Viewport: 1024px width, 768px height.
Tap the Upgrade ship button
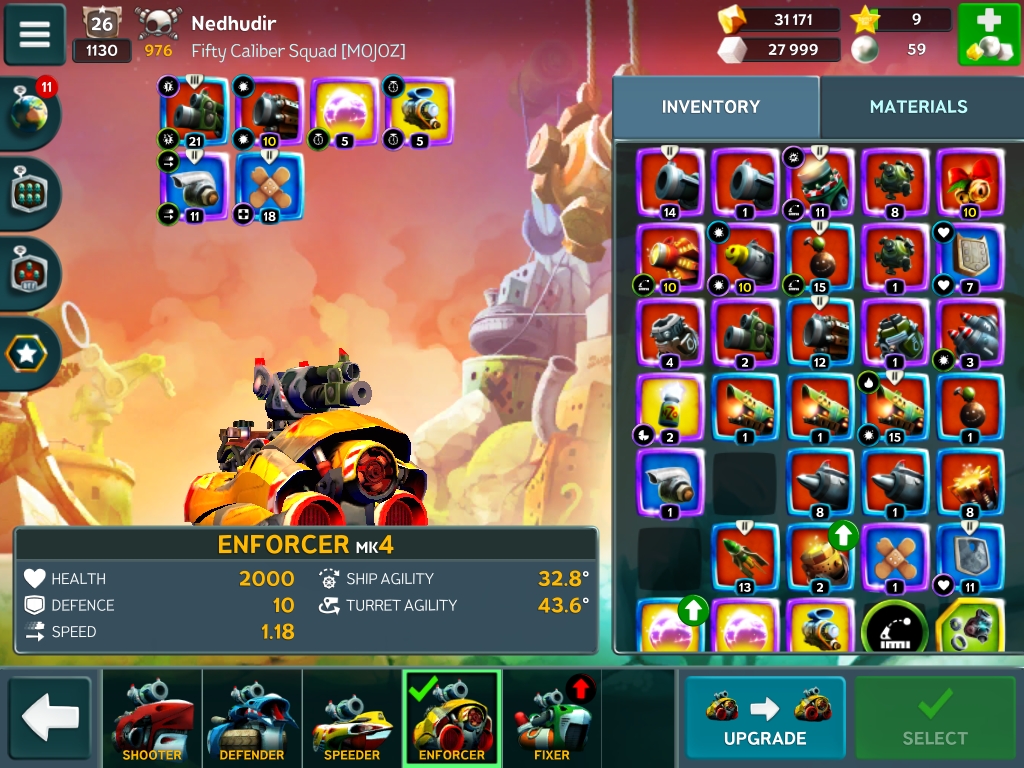pyautogui.click(x=765, y=717)
